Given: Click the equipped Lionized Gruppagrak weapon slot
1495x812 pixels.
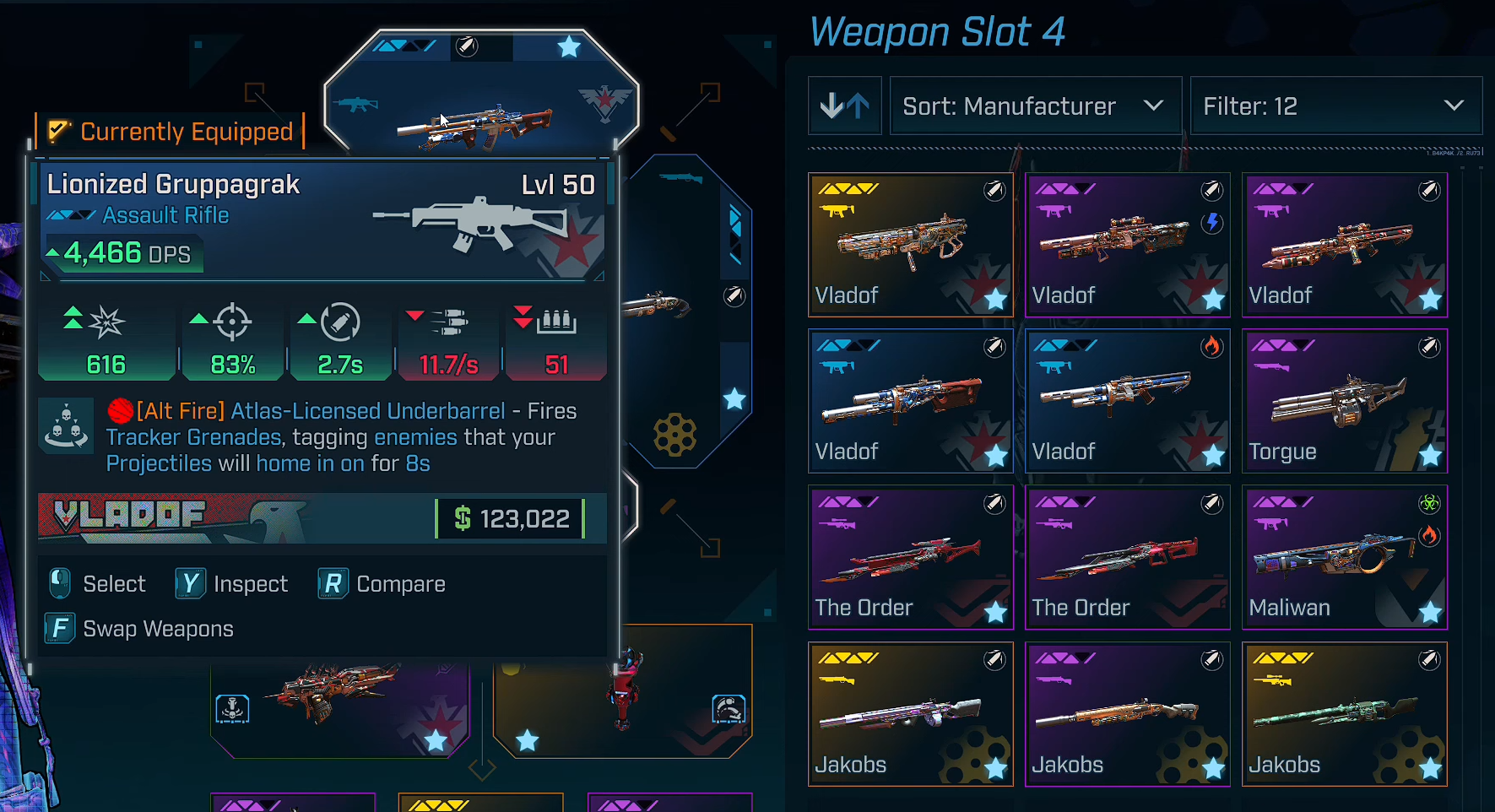Looking at the screenshot, I should click(481, 93).
